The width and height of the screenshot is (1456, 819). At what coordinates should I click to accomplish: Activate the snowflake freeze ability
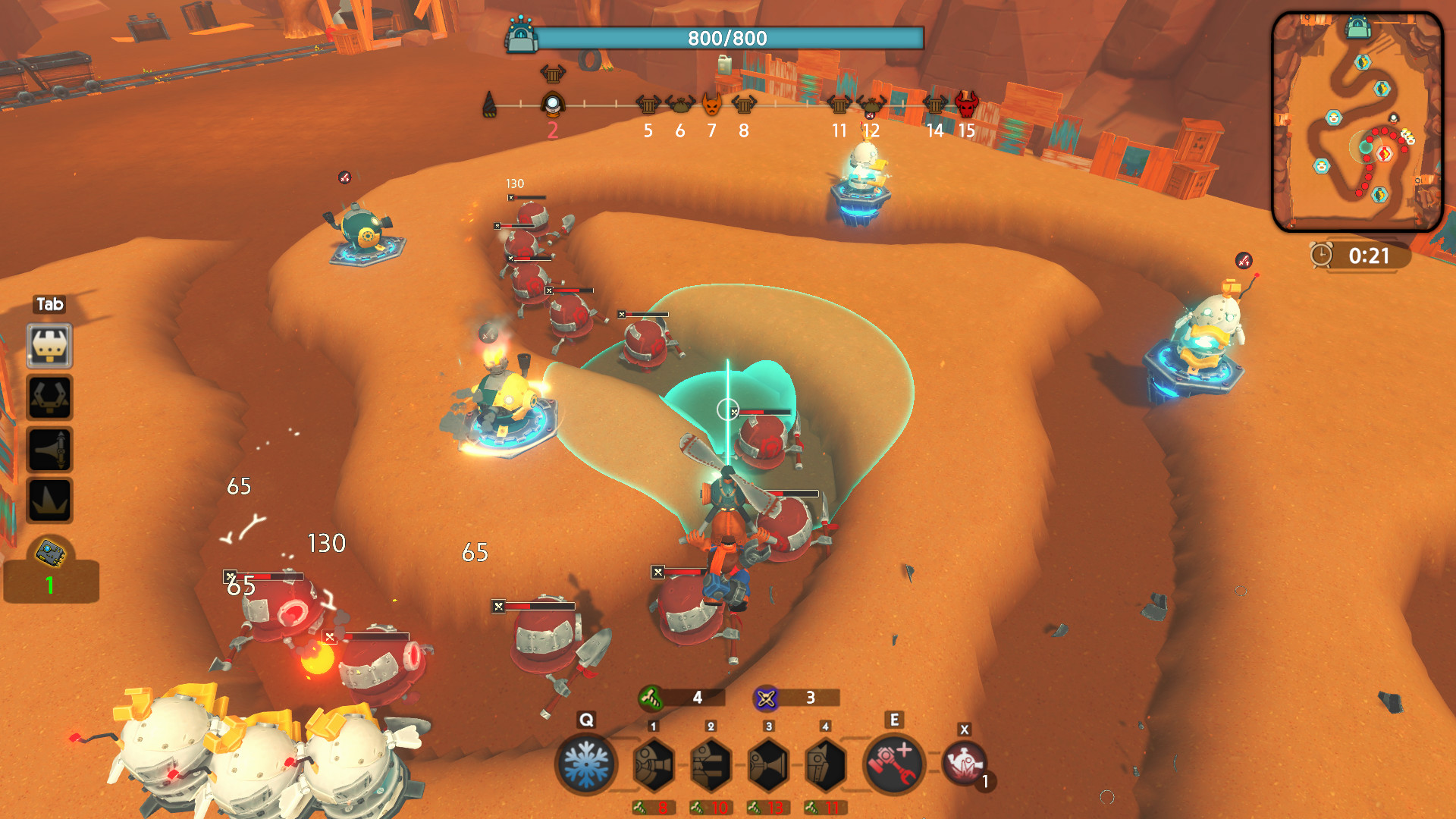coord(585,764)
